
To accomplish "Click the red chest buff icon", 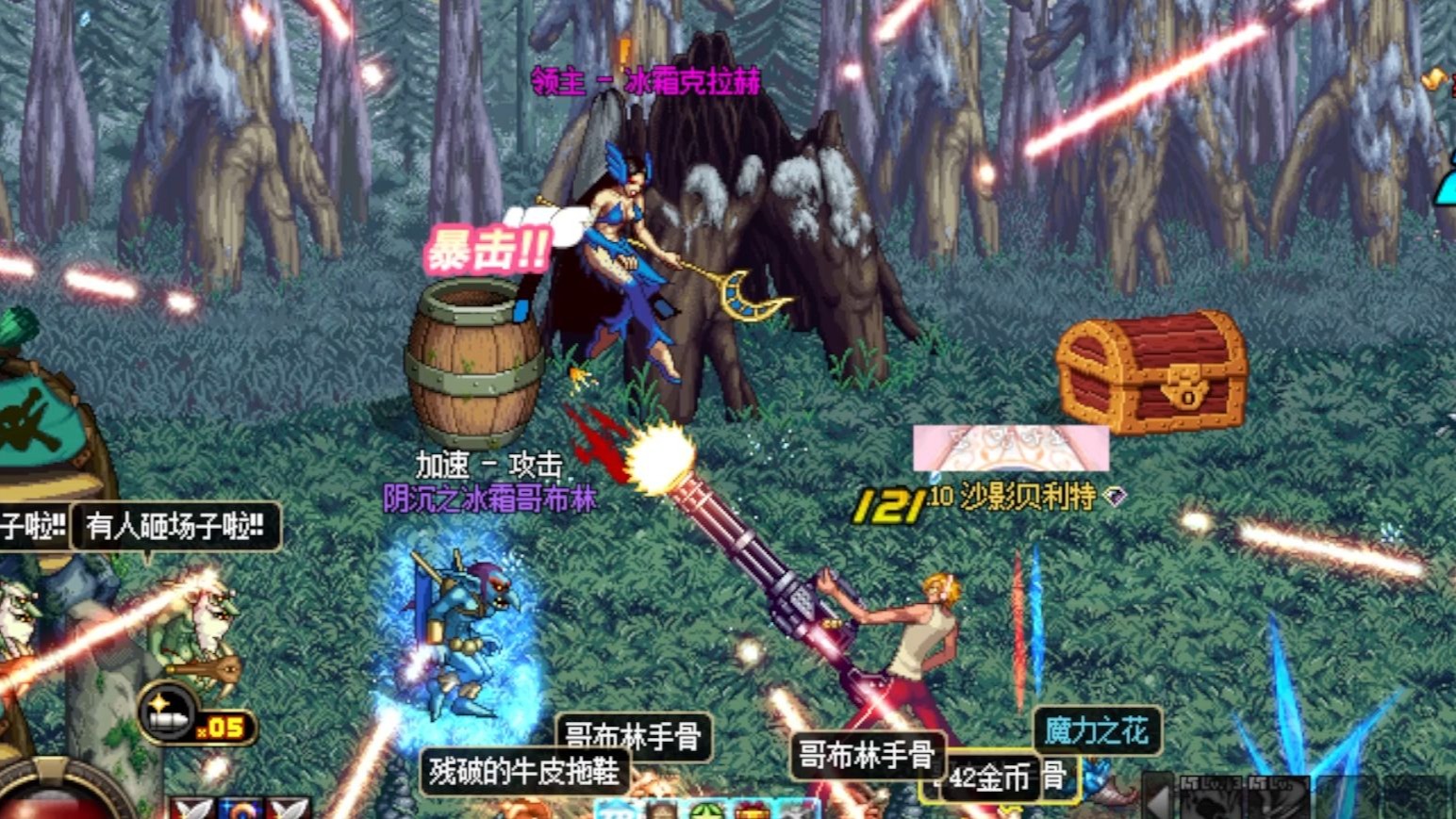I will click(x=753, y=811).
